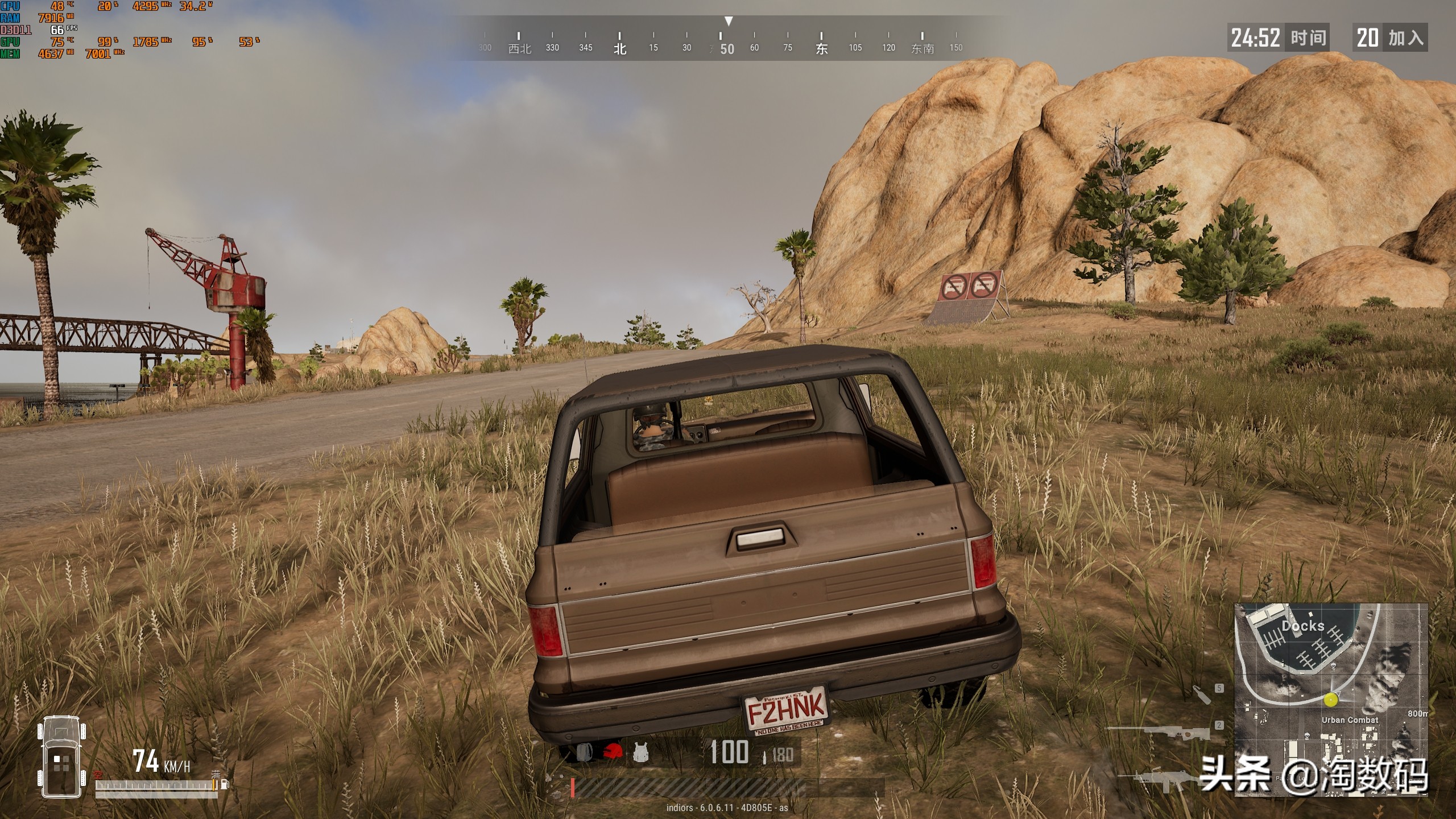Click the yellow player marker on minimap

1330,700
